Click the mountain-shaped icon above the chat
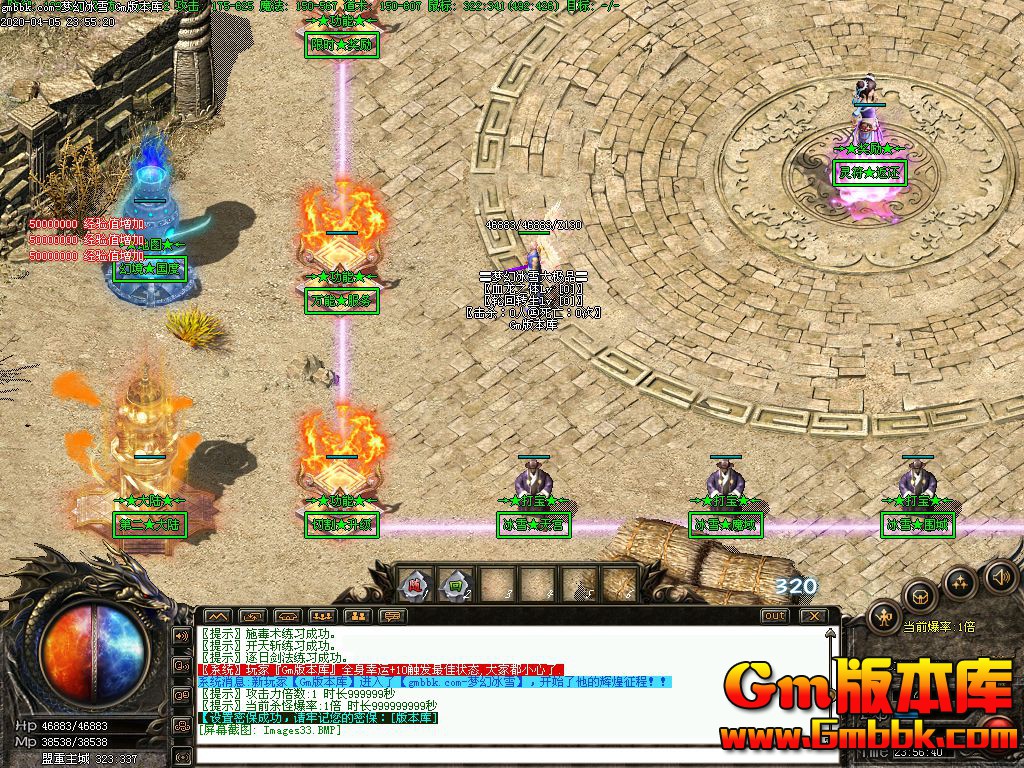This screenshot has height=768, width=1024. (x=217, y=616)
